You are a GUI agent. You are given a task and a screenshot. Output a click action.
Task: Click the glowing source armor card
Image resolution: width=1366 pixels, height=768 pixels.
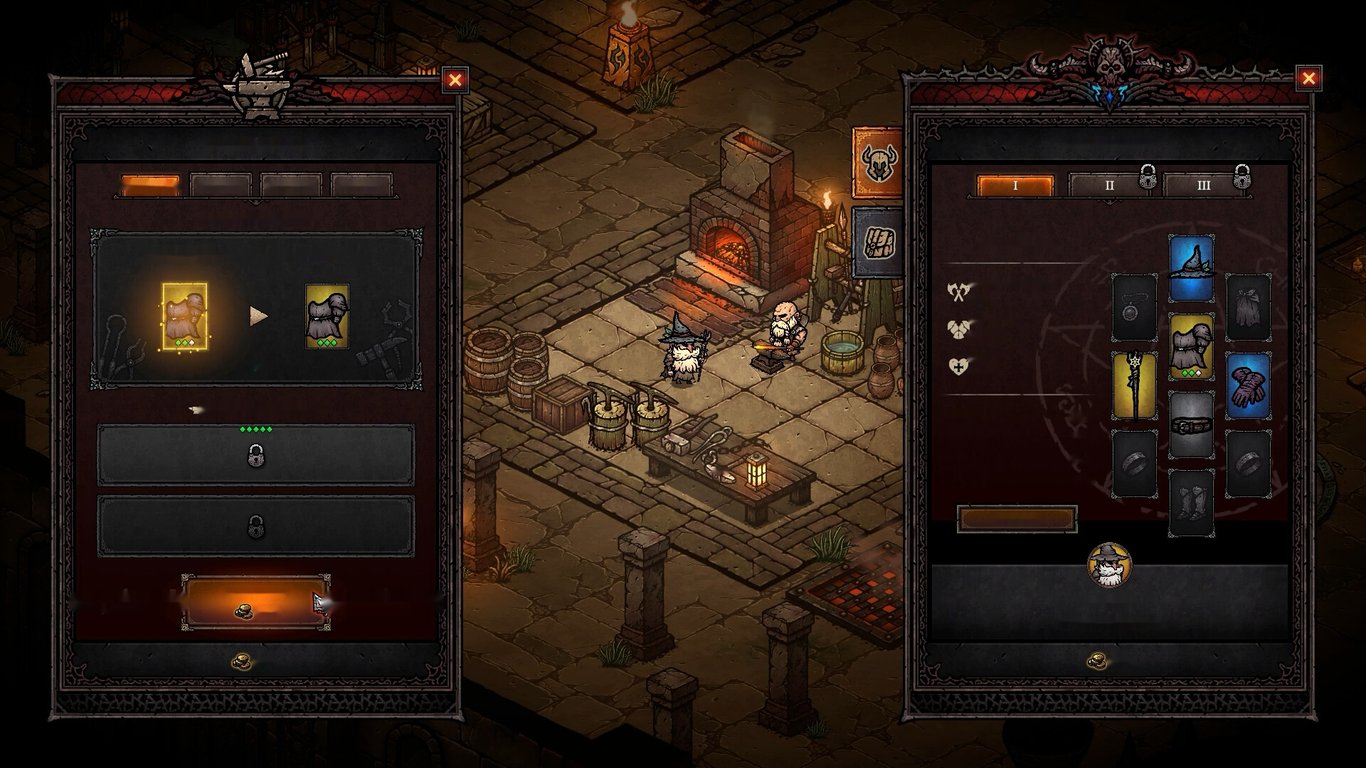tap(184, 316)
